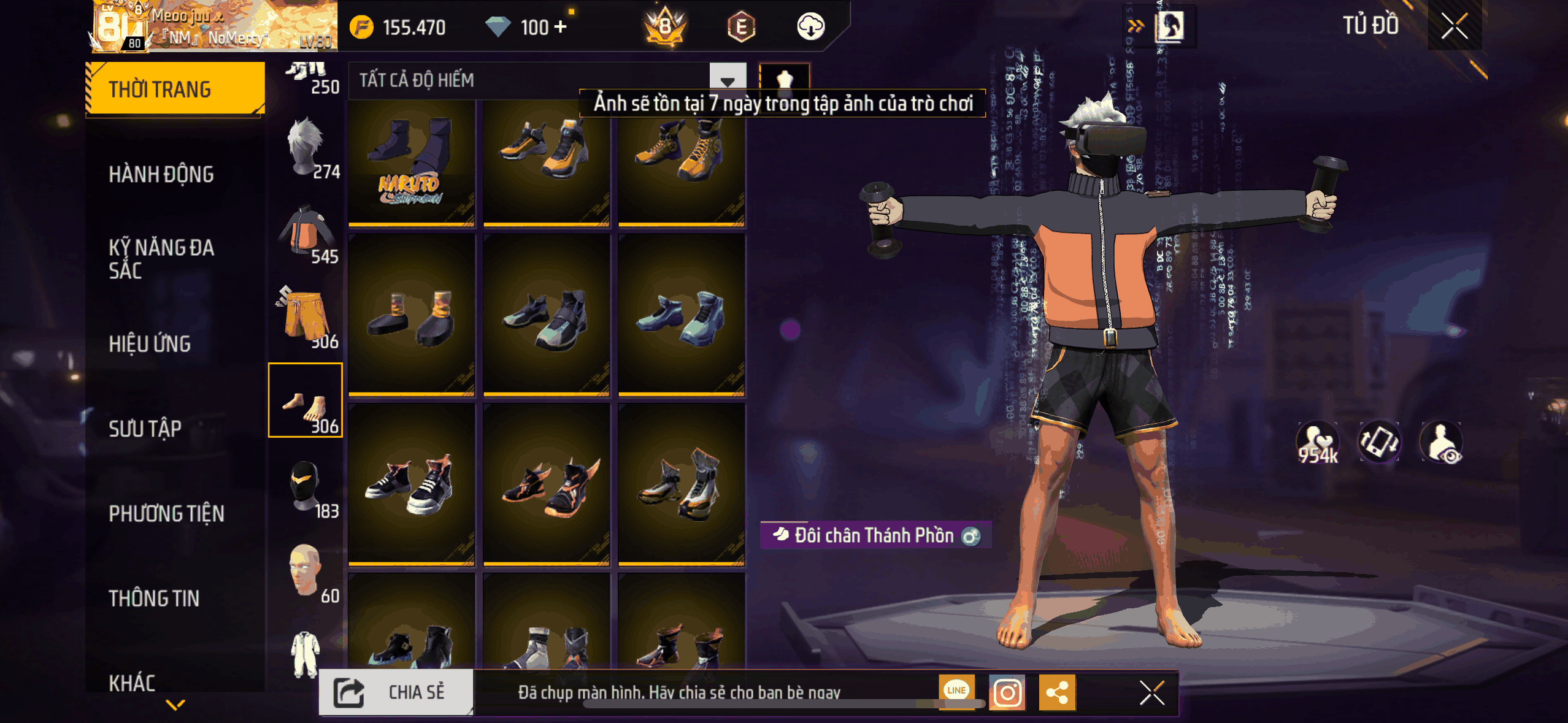Open the PHƯƠNG TIỆN tab
Viewport: 1568px width, 723px height.
pyautogui.click(x=166, y=513)
